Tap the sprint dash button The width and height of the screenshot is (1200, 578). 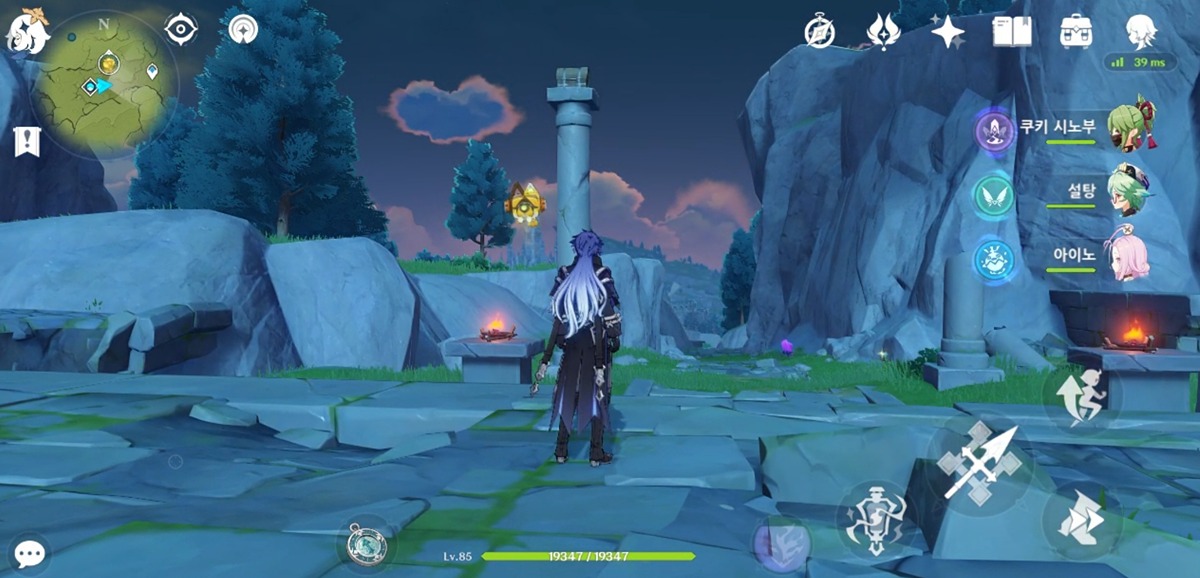pos(1081,520)
